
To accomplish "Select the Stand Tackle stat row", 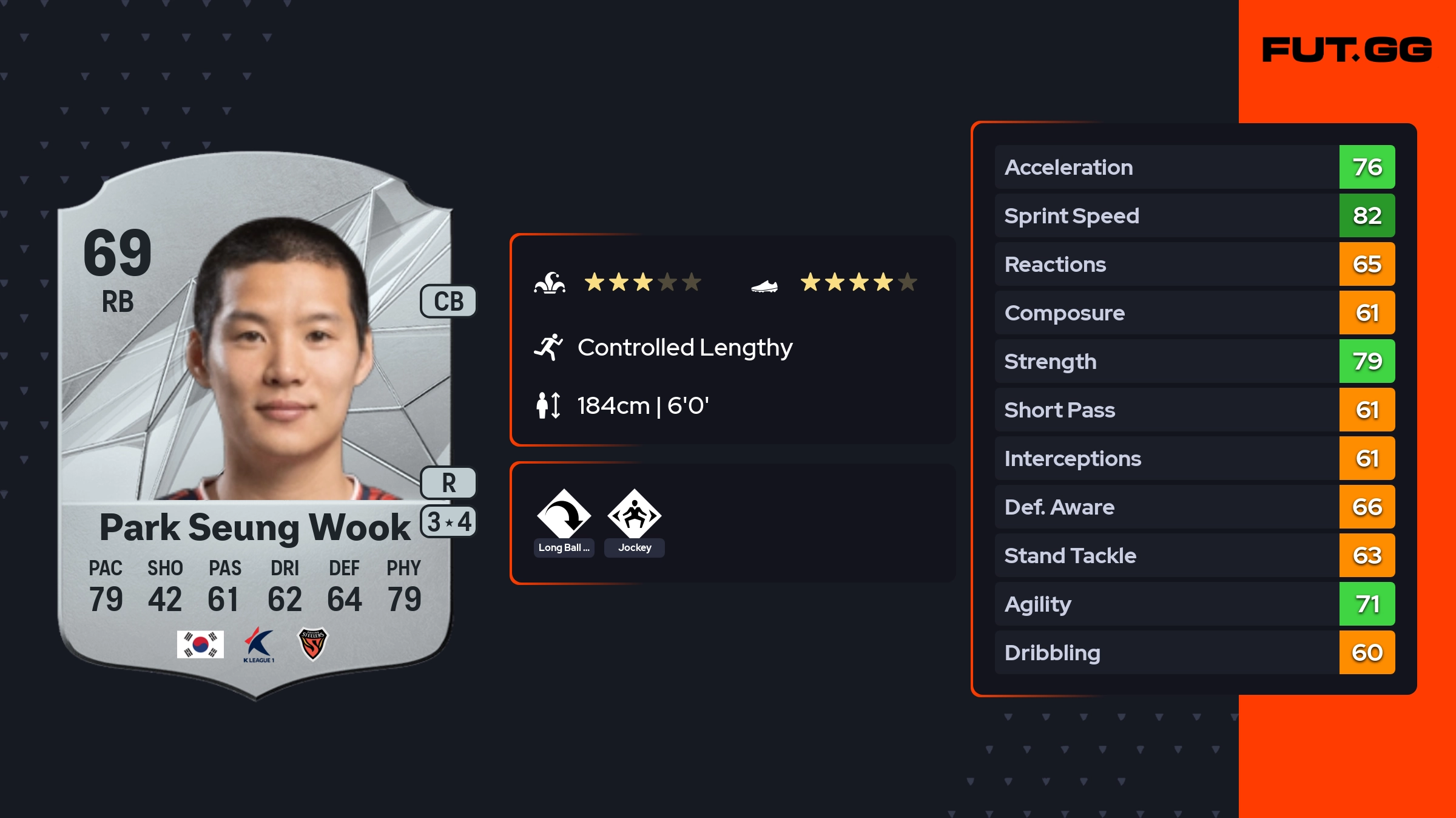I will [1194, 555].
